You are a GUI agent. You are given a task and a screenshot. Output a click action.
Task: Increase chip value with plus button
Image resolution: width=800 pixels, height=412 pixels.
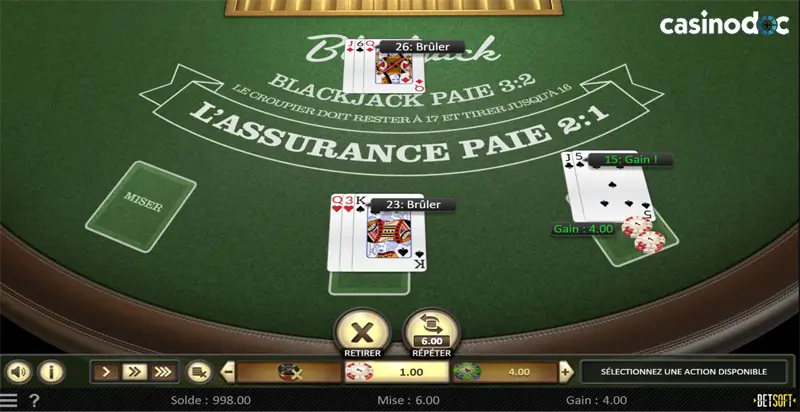click(566, 372)
